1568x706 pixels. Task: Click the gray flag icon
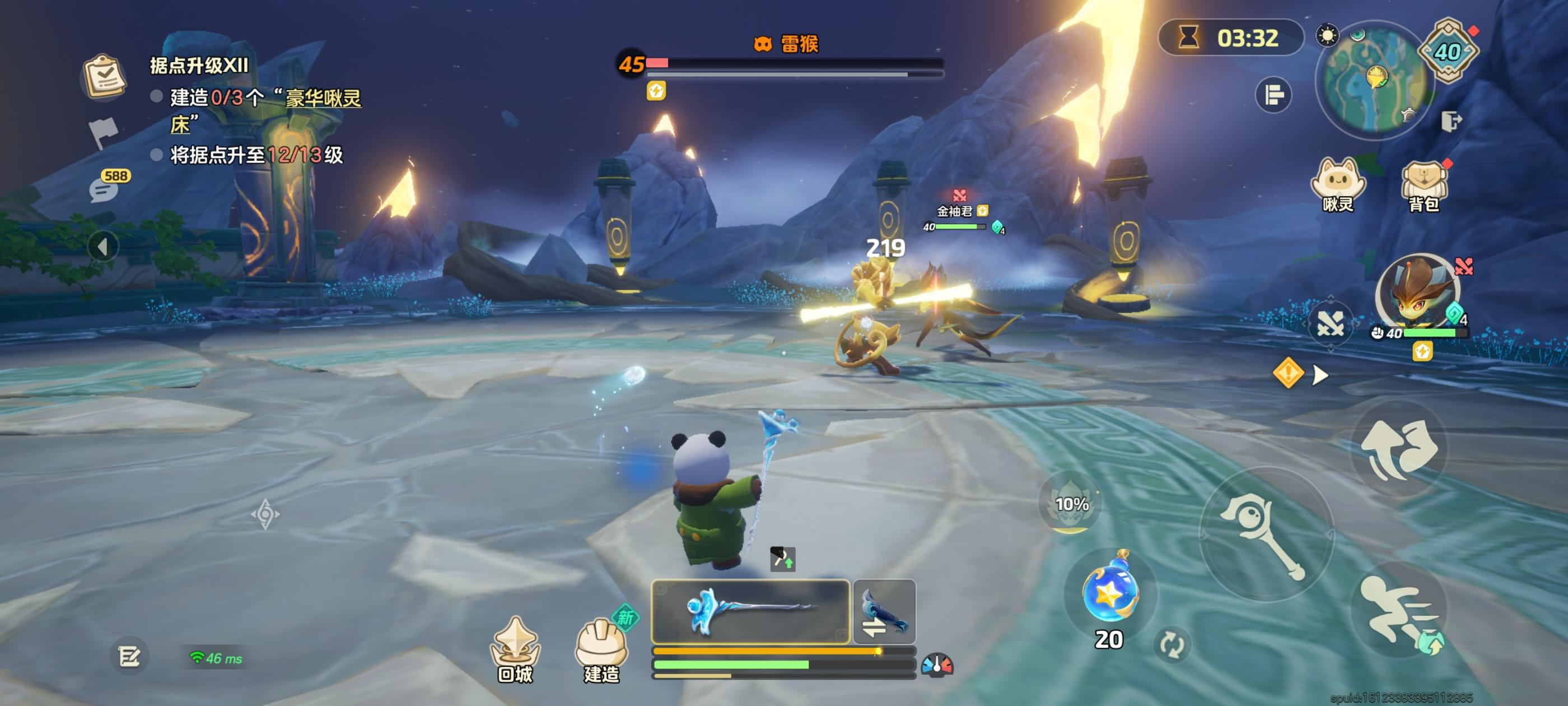(104, 131)
